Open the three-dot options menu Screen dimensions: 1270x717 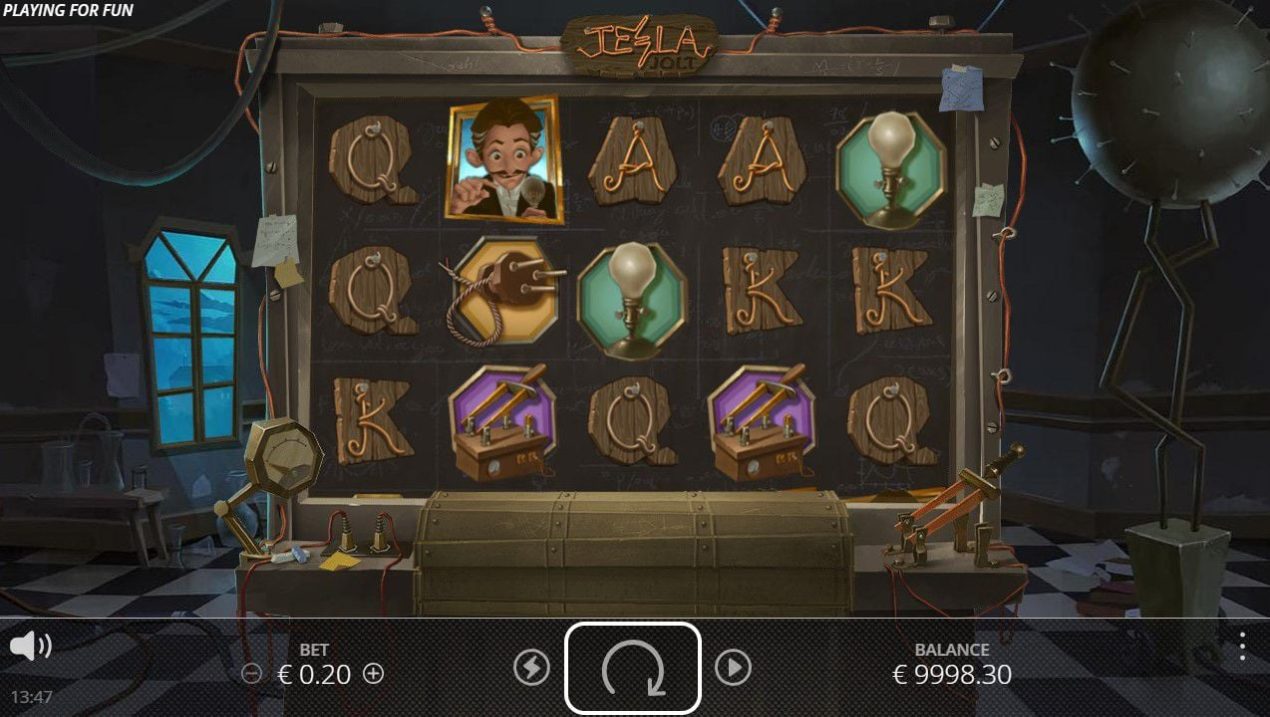click(x=1242, y=646)
